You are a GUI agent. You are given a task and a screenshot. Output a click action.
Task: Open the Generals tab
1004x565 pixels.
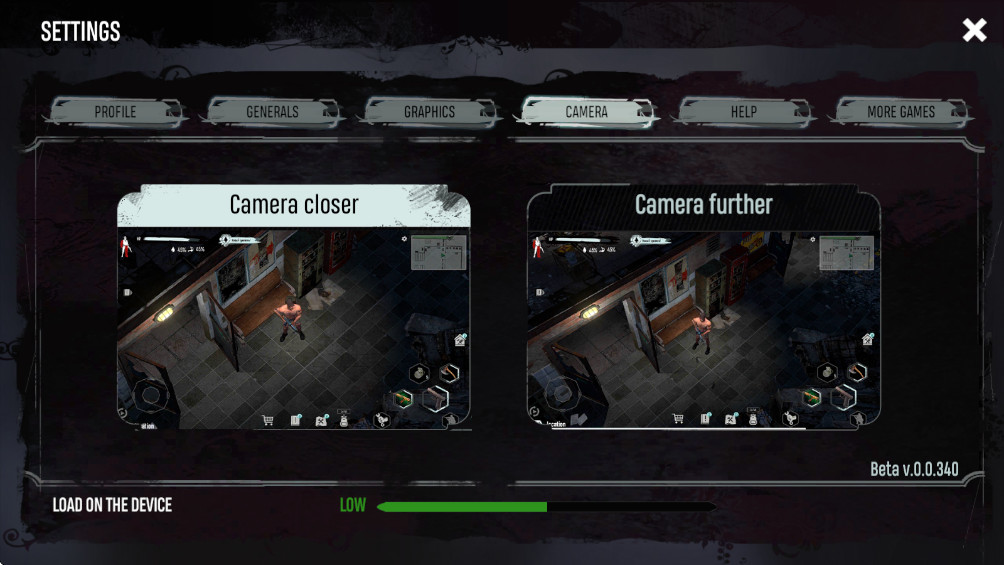pos(272,112)
